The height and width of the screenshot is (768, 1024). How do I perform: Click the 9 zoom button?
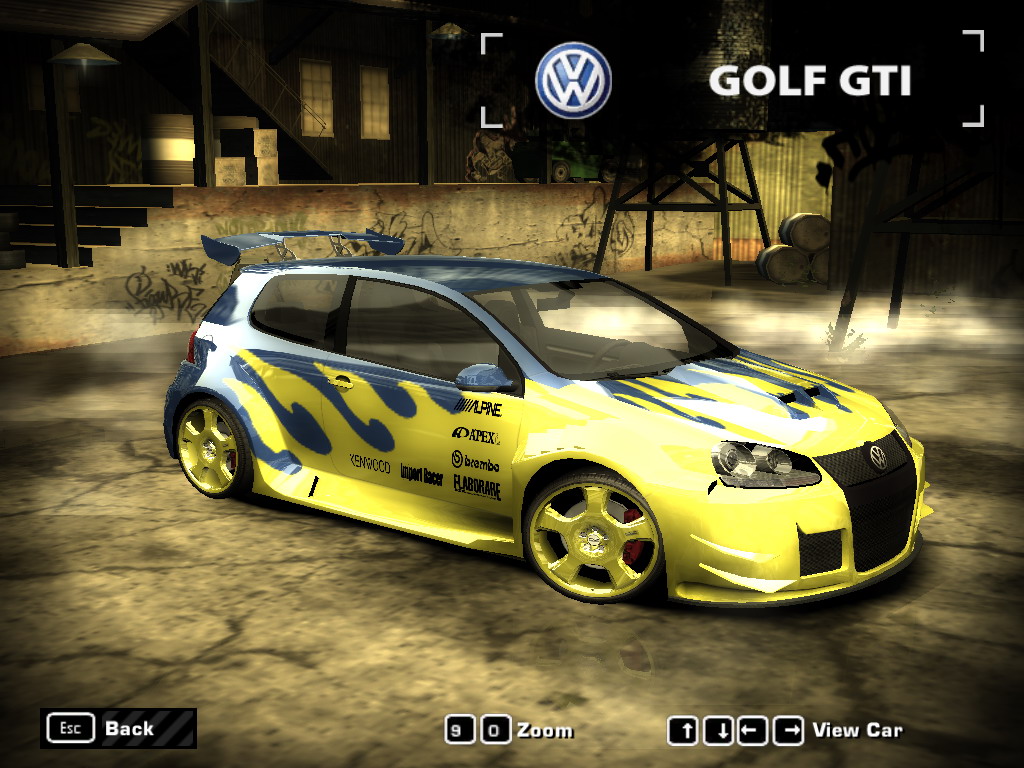pos(460,730)
